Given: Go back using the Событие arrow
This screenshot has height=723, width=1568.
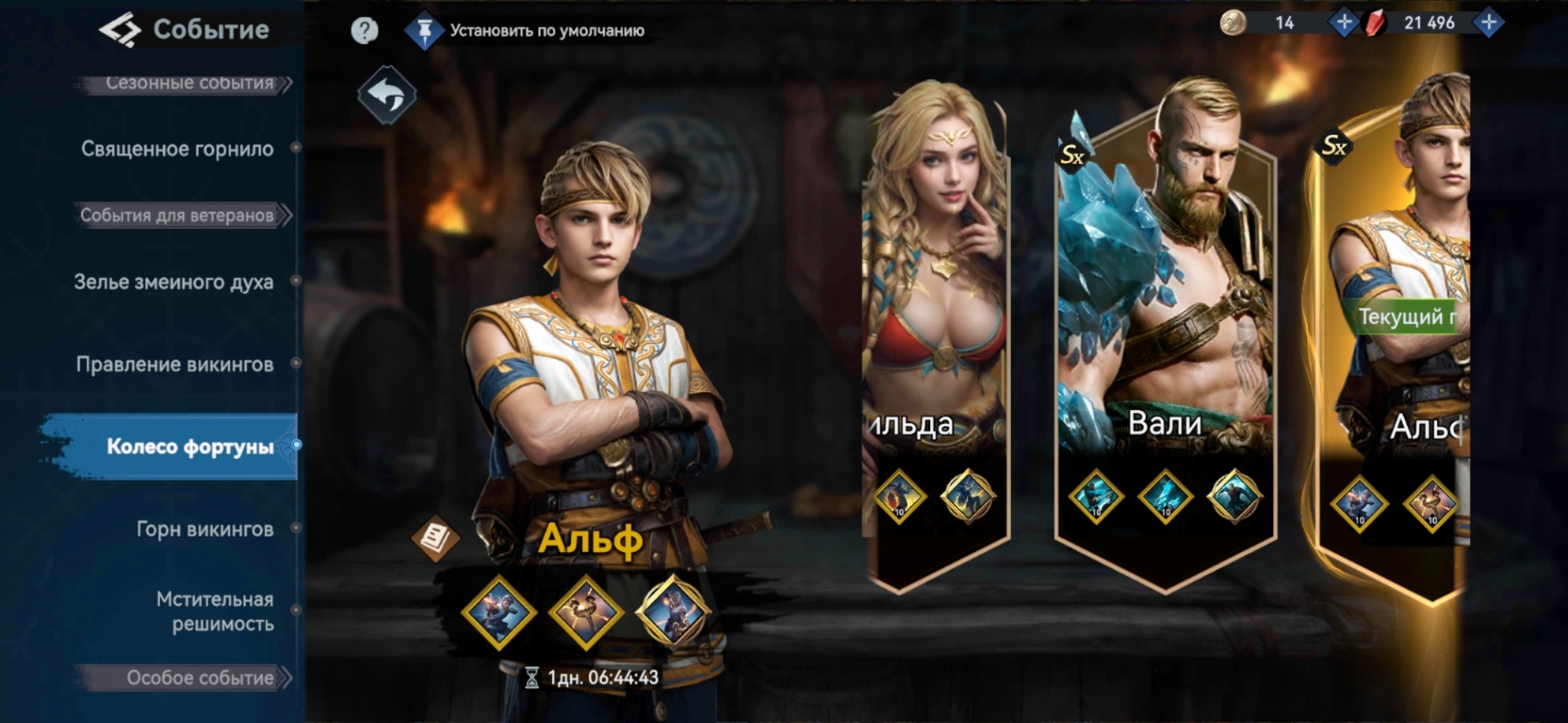Looking at the screenshot, I should pos(119,30).
